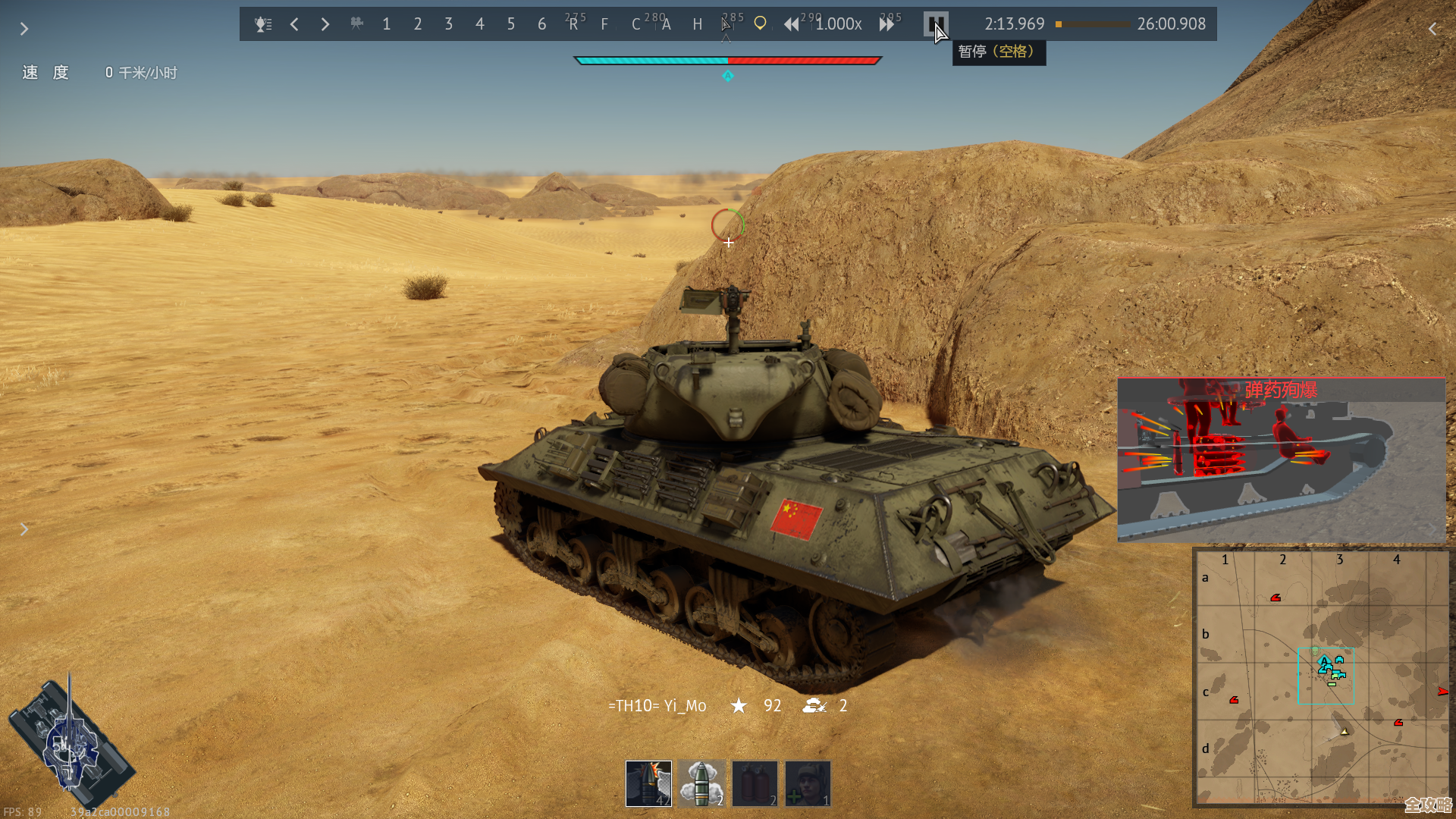Toggle the yellow lightbulb icon
The height and width of the screenshot is (819, 1456).
(760, 24)
